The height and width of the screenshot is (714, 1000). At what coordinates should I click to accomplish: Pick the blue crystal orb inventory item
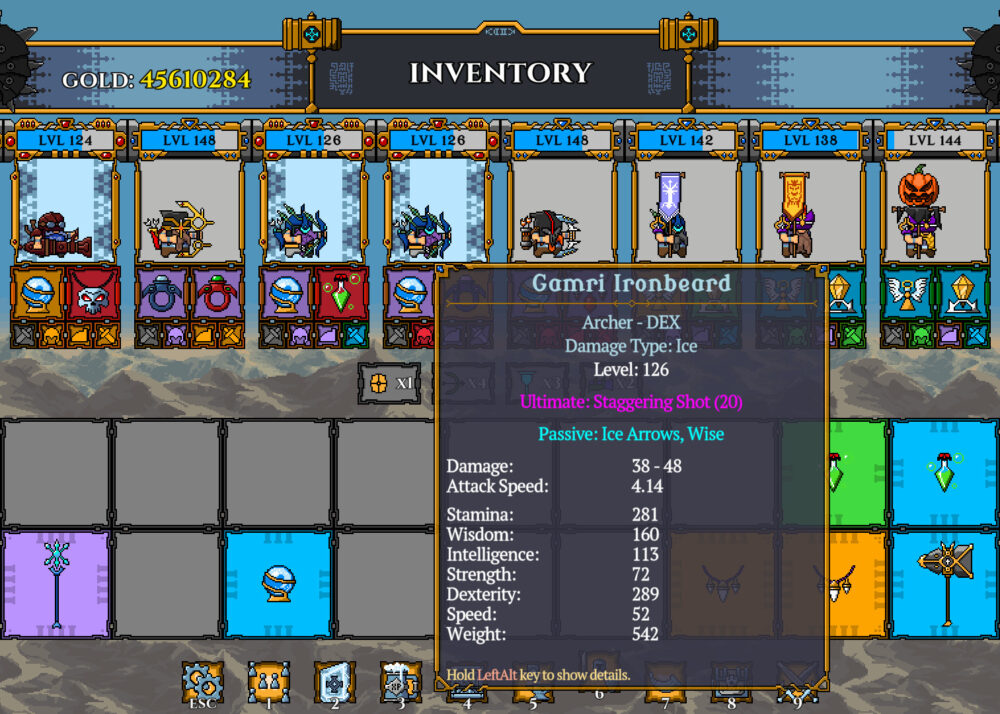(x=277, y=584)
